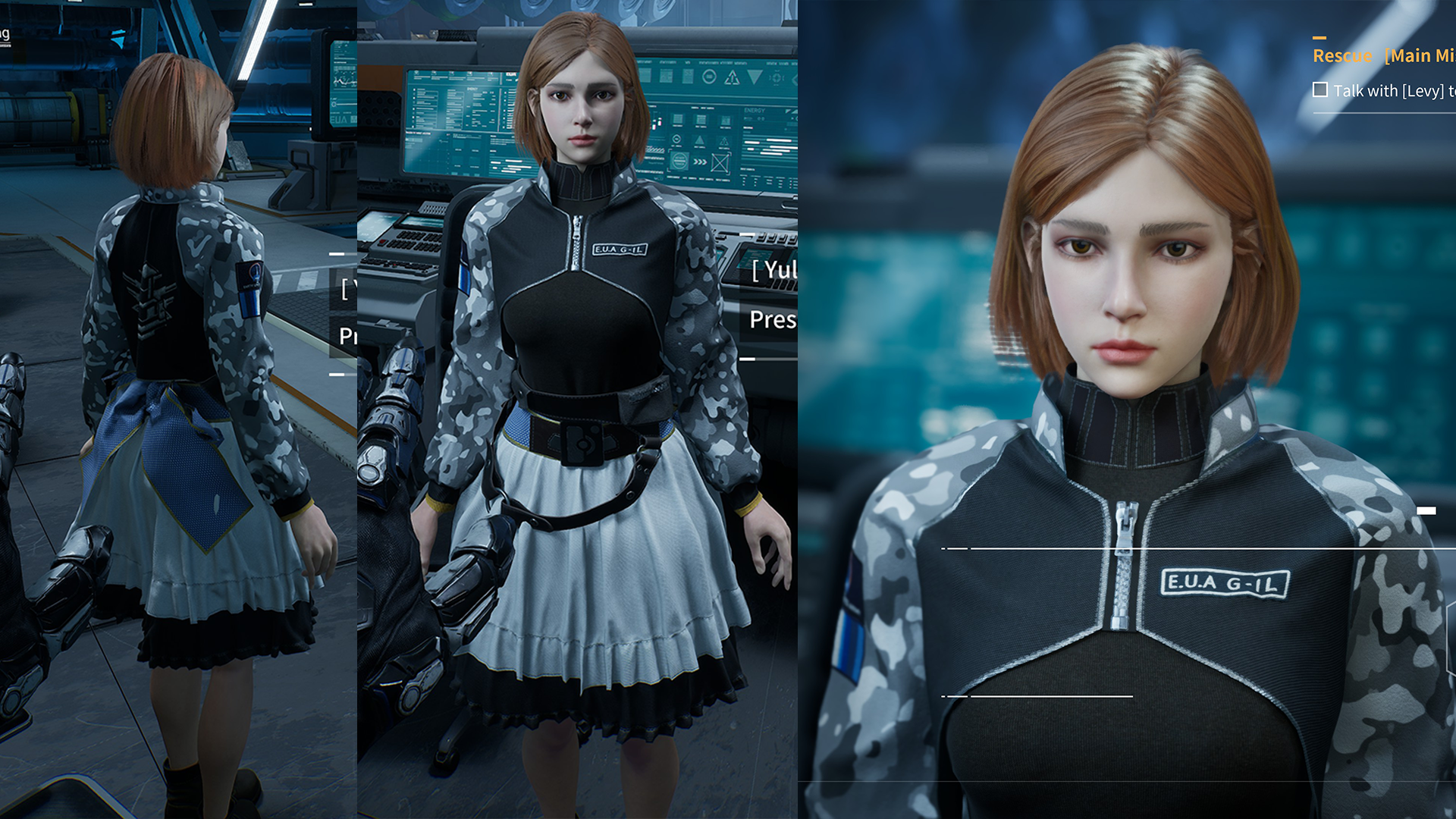Click the crossed-out box icon on the console

[720, 163]
